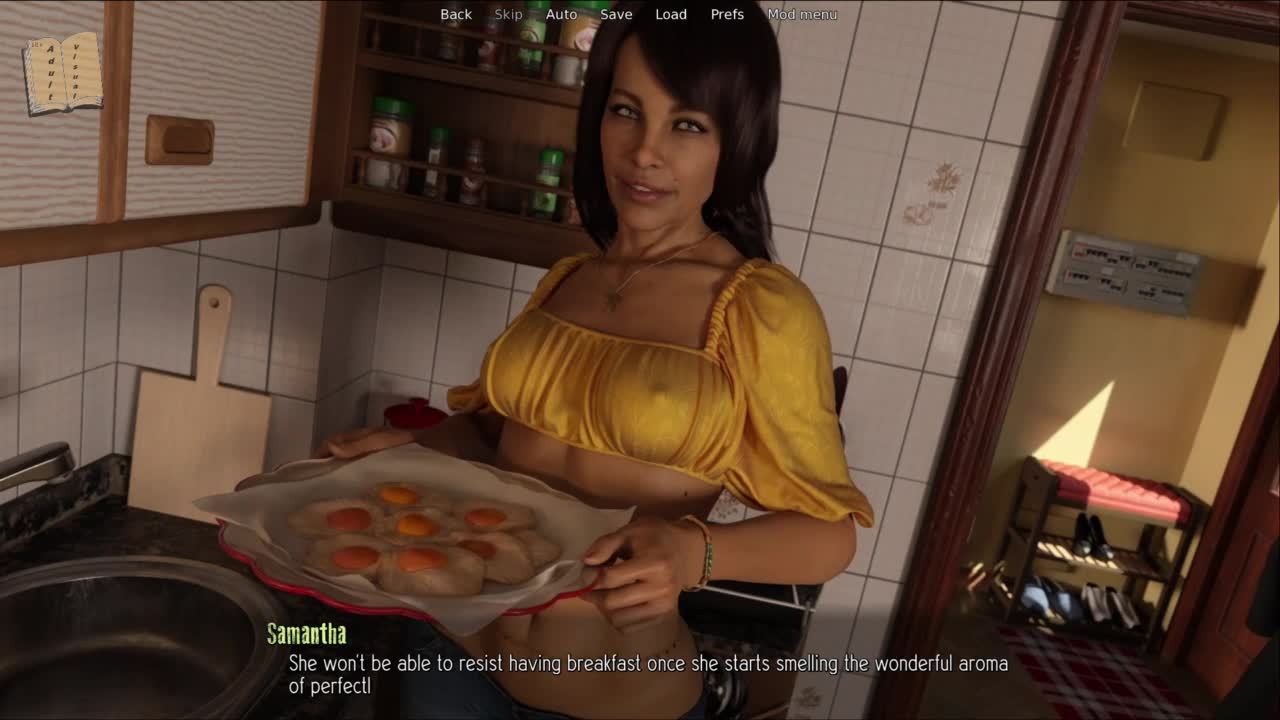Toggle Skip in the quick menu
1280x720 pixels.
(508, 14)
